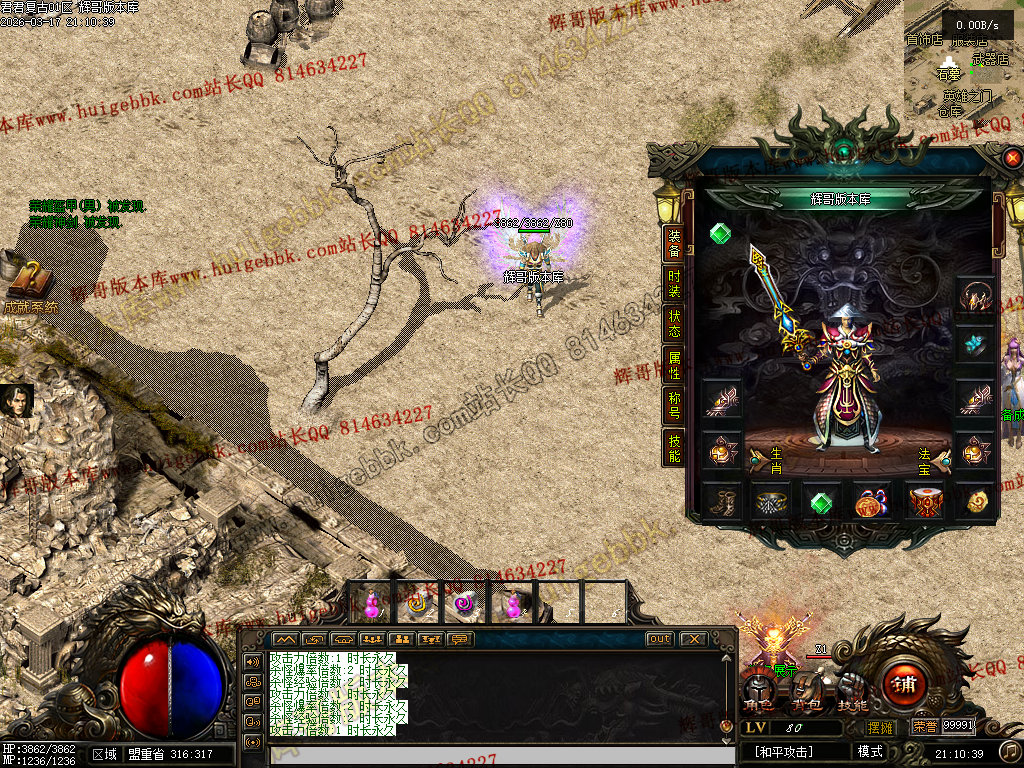The width and height of the screenshot is (1024, 768).
Task: Select the boots equipment slot
Action: (720, 501)
